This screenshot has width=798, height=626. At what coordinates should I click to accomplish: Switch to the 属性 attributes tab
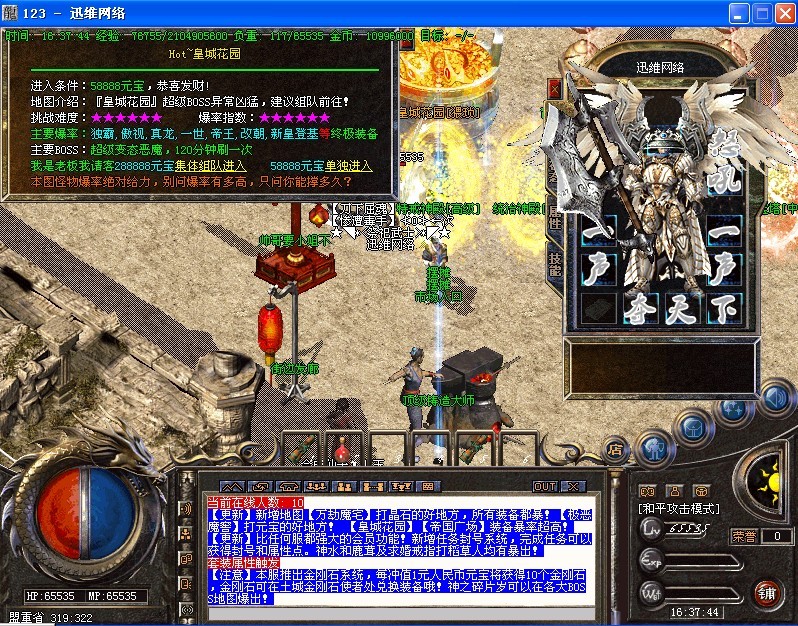[x=555, y=215]
